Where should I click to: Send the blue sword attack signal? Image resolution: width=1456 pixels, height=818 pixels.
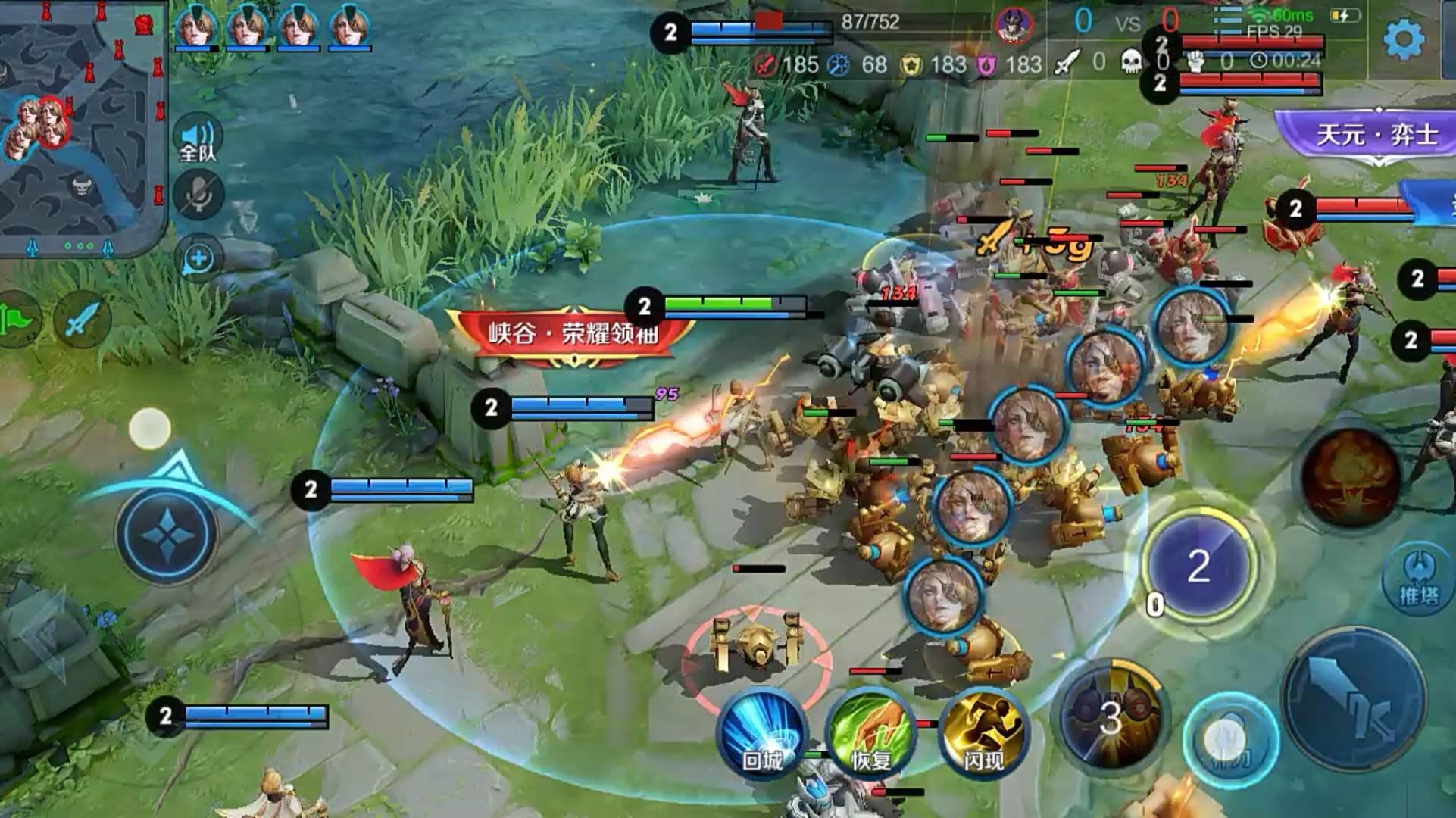click(80, 320)
